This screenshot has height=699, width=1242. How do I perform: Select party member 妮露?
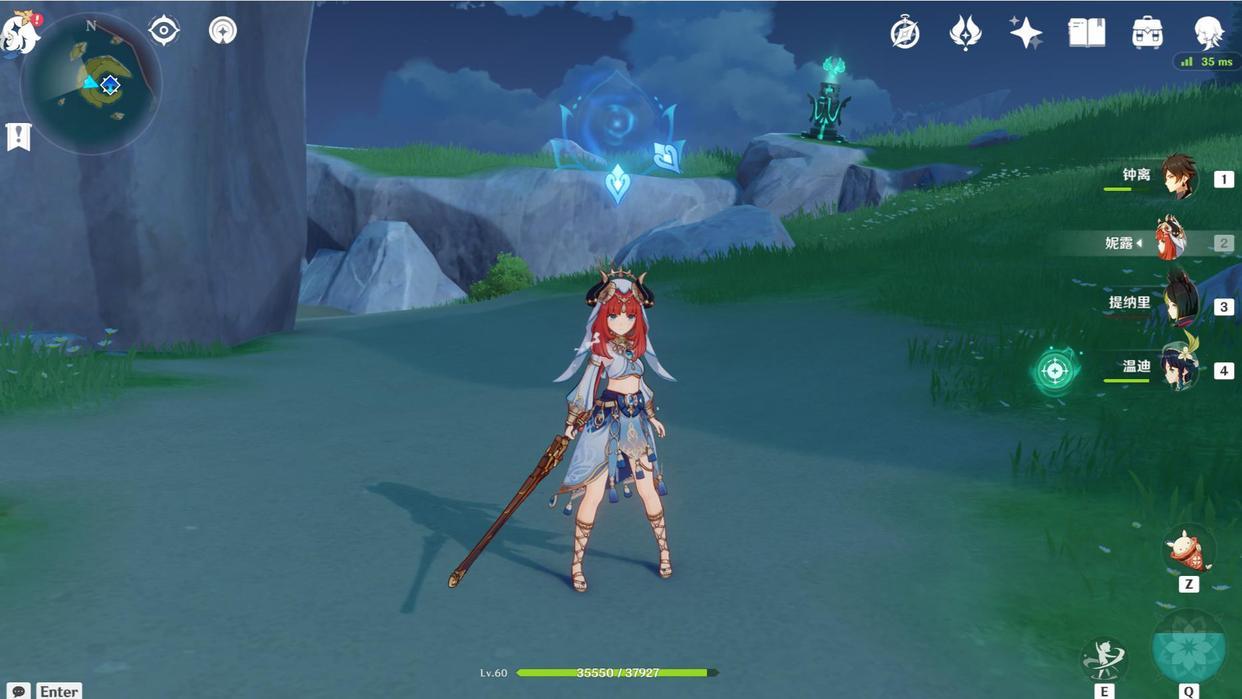pyautogui.click(x=1170, y=241)
